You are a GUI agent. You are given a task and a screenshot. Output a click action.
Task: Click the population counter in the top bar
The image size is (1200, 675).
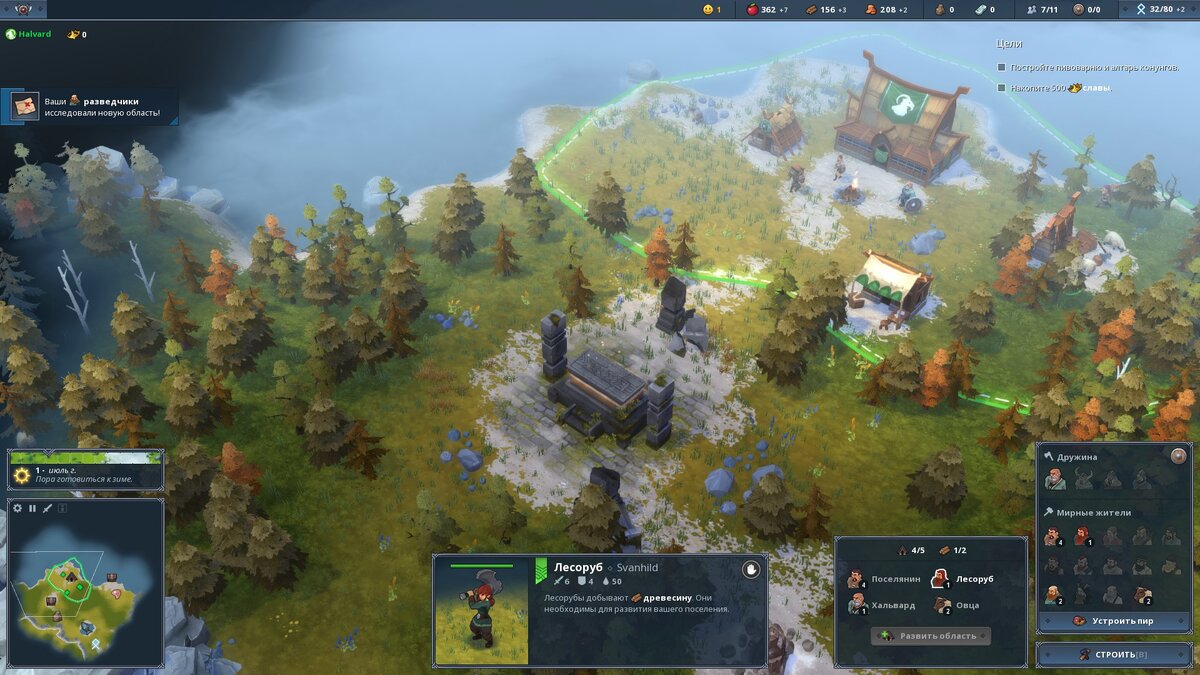click(1042, 10)
